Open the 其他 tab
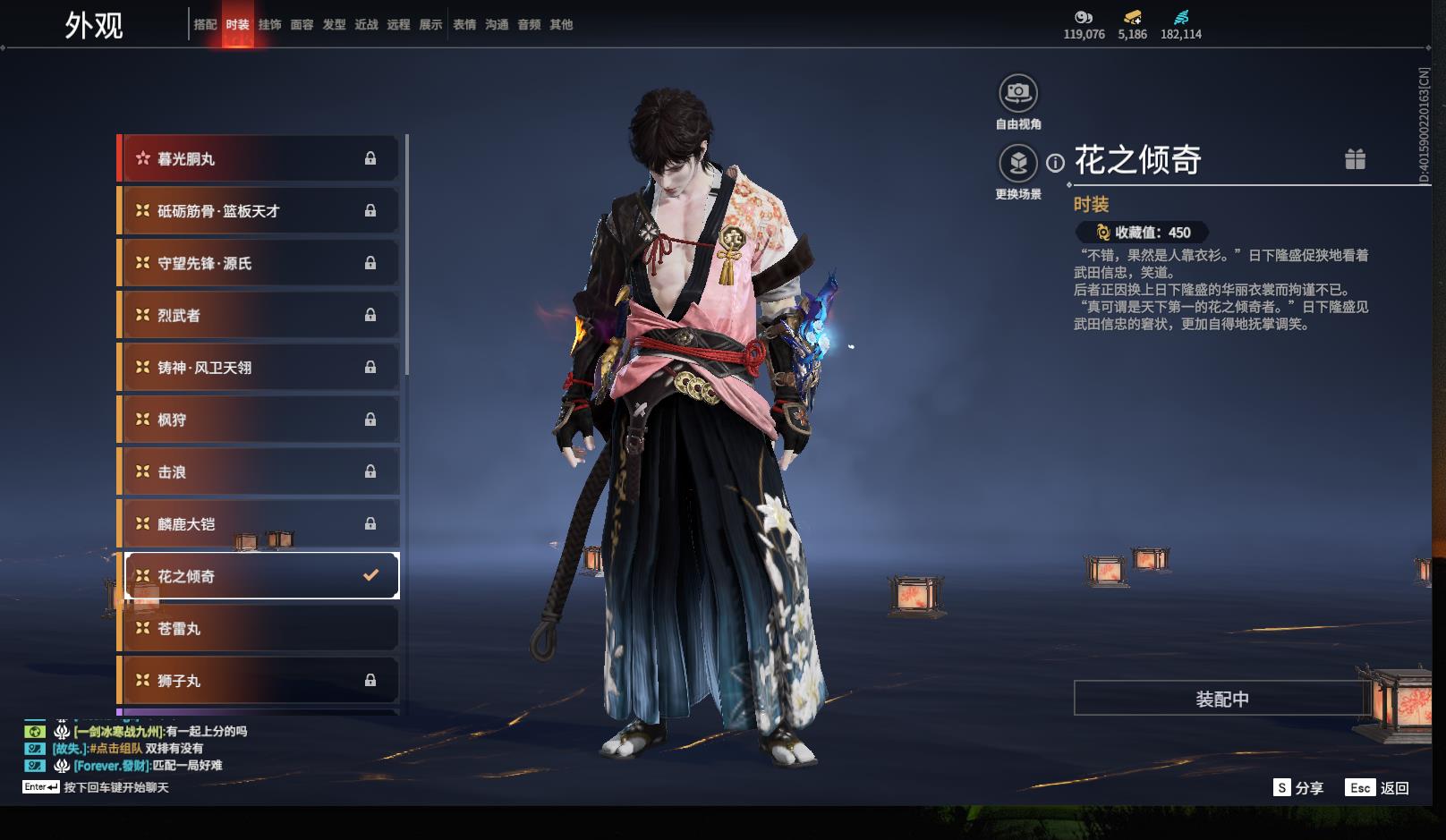The height and width of the screenshot is (840, 1446). 561,24
